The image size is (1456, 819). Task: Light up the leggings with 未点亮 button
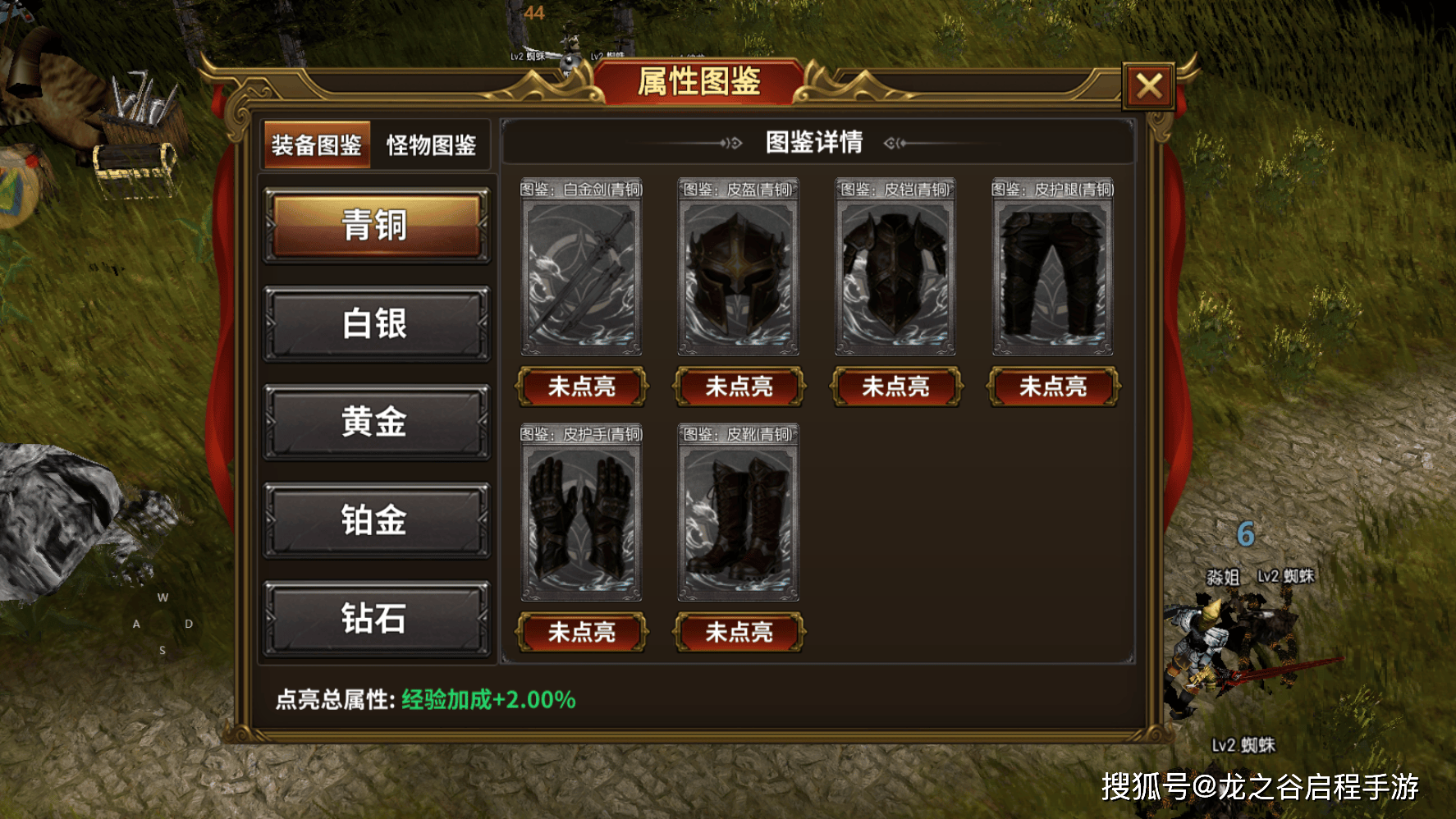click(1053, 387)
